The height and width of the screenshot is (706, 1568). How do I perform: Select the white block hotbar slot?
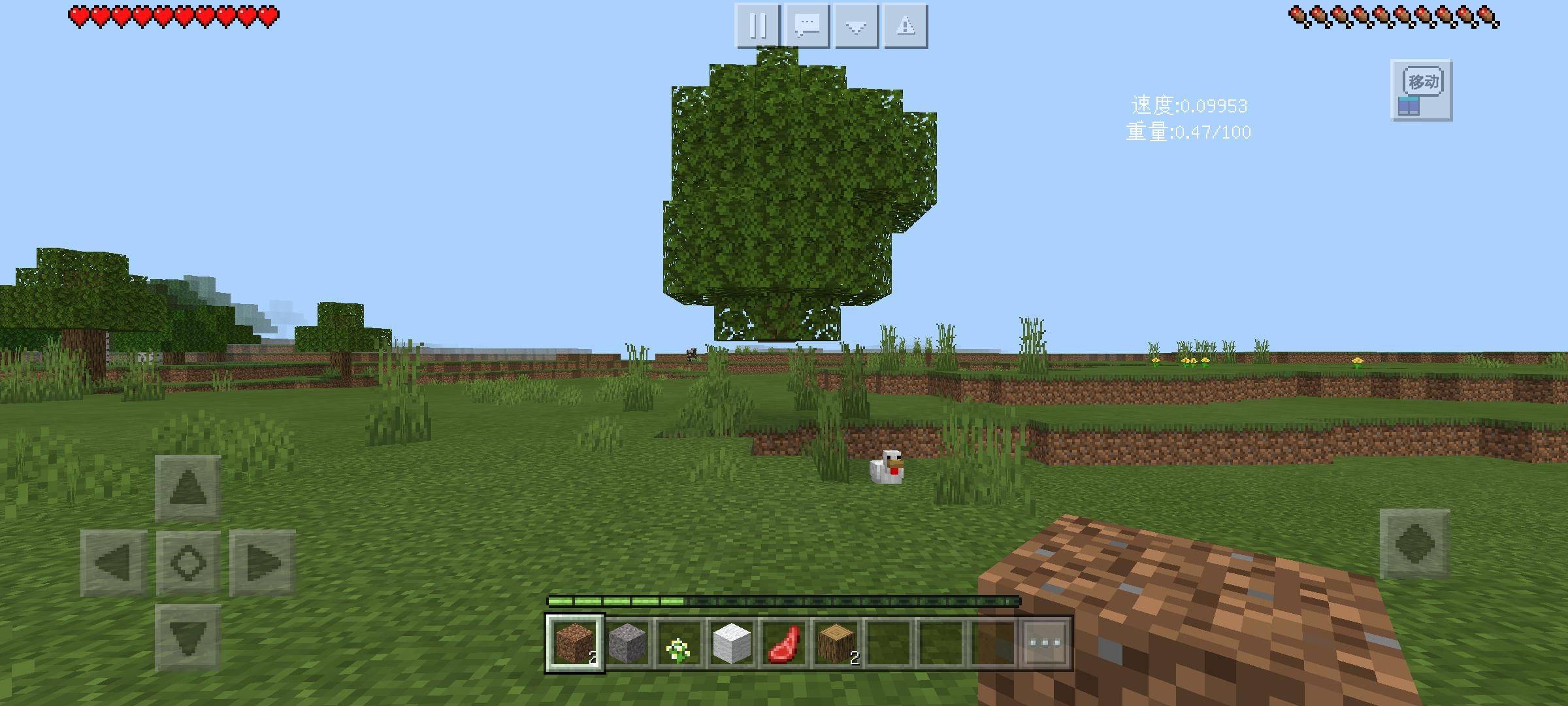(731, 643)
